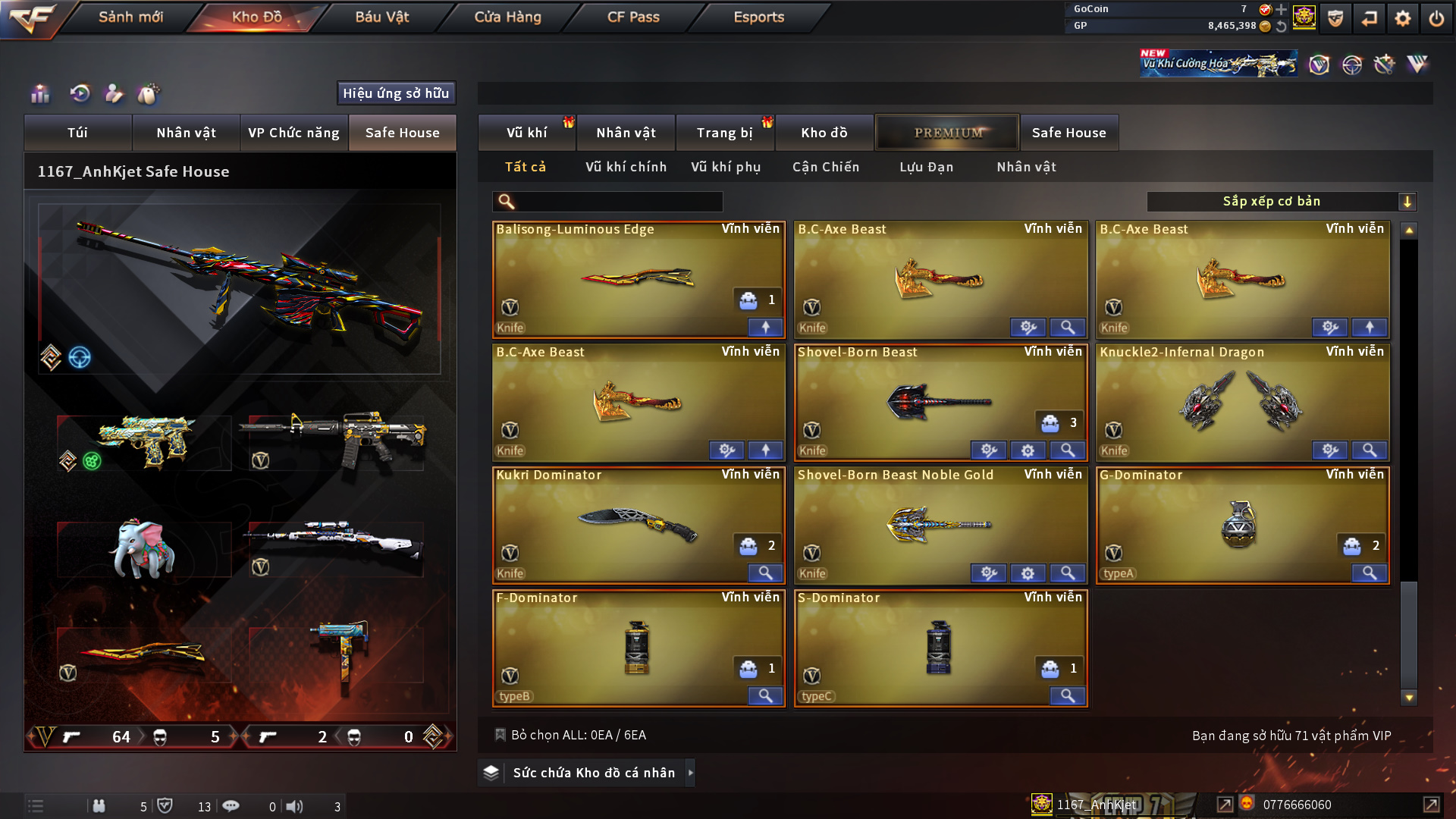This screenshot has height=819, width=1456.
Task: Open the CF Pass page
Action: point(633,17)
